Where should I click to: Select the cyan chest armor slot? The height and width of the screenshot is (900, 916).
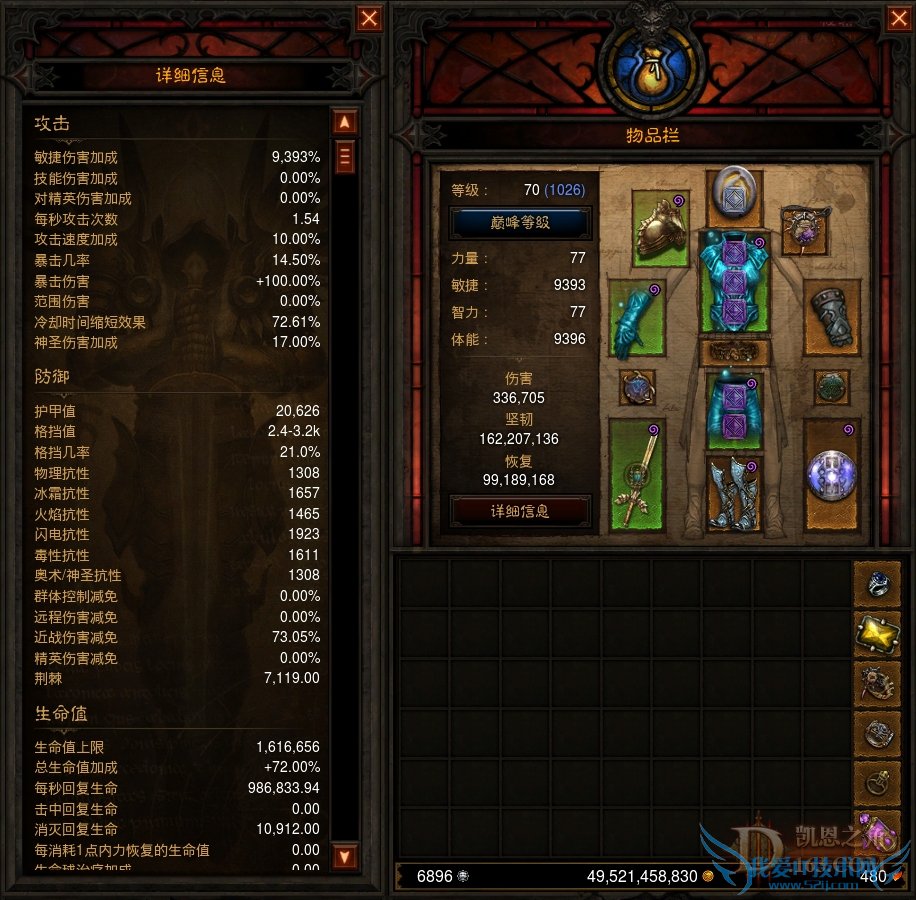coord(734,285)
